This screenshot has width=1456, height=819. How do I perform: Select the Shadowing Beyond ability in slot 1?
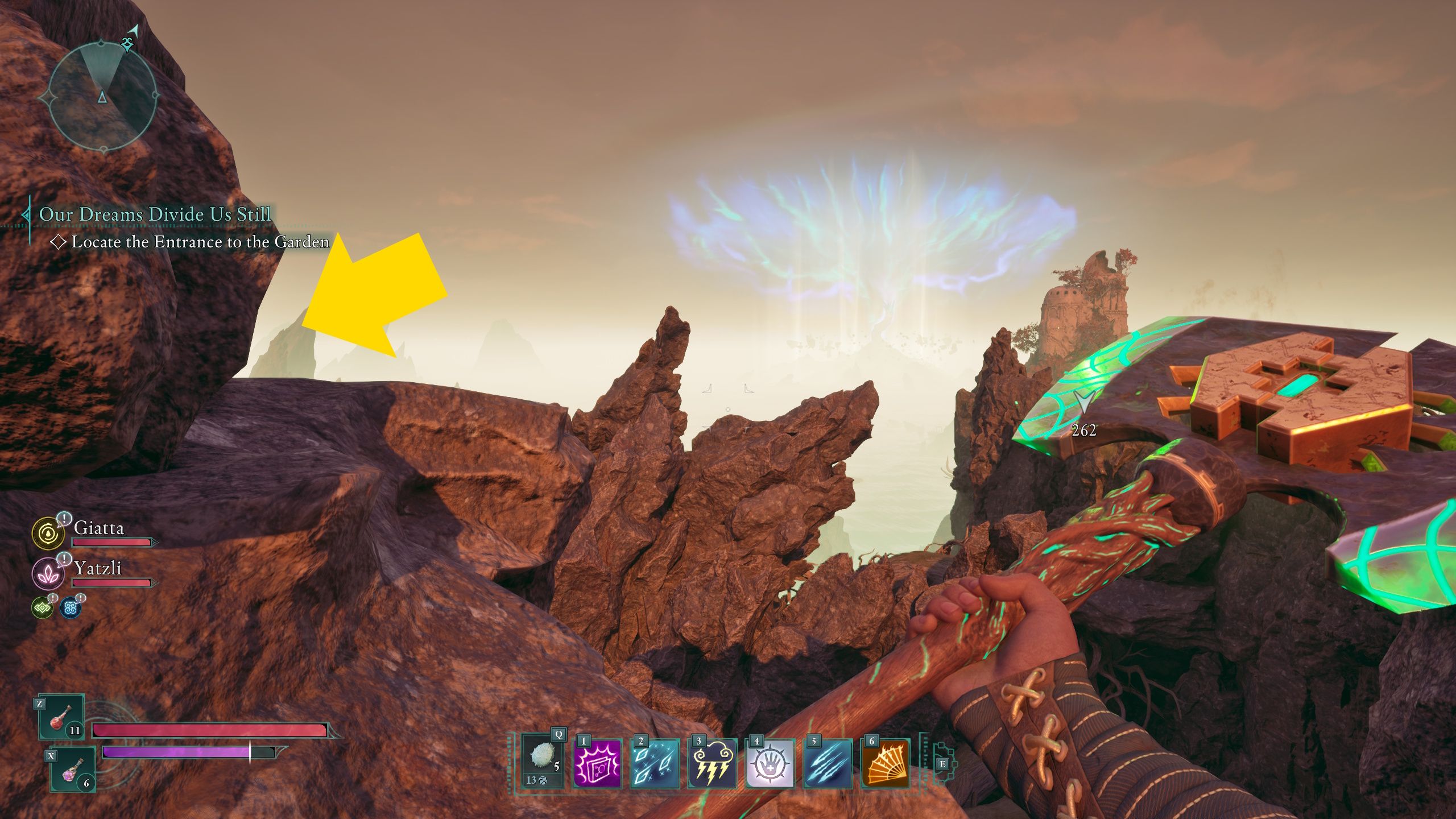597,764
